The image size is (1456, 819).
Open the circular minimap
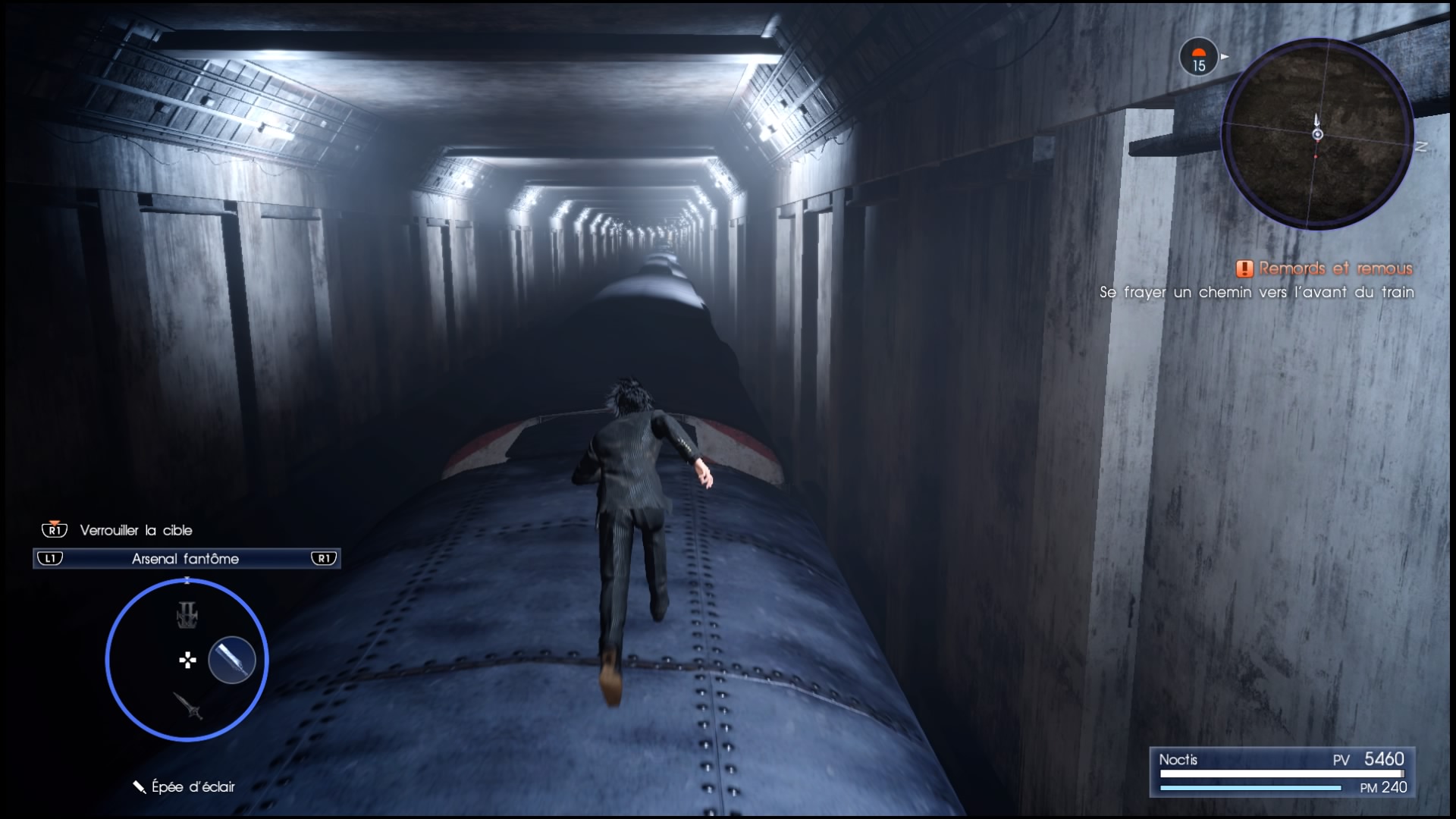(1317, 135)
